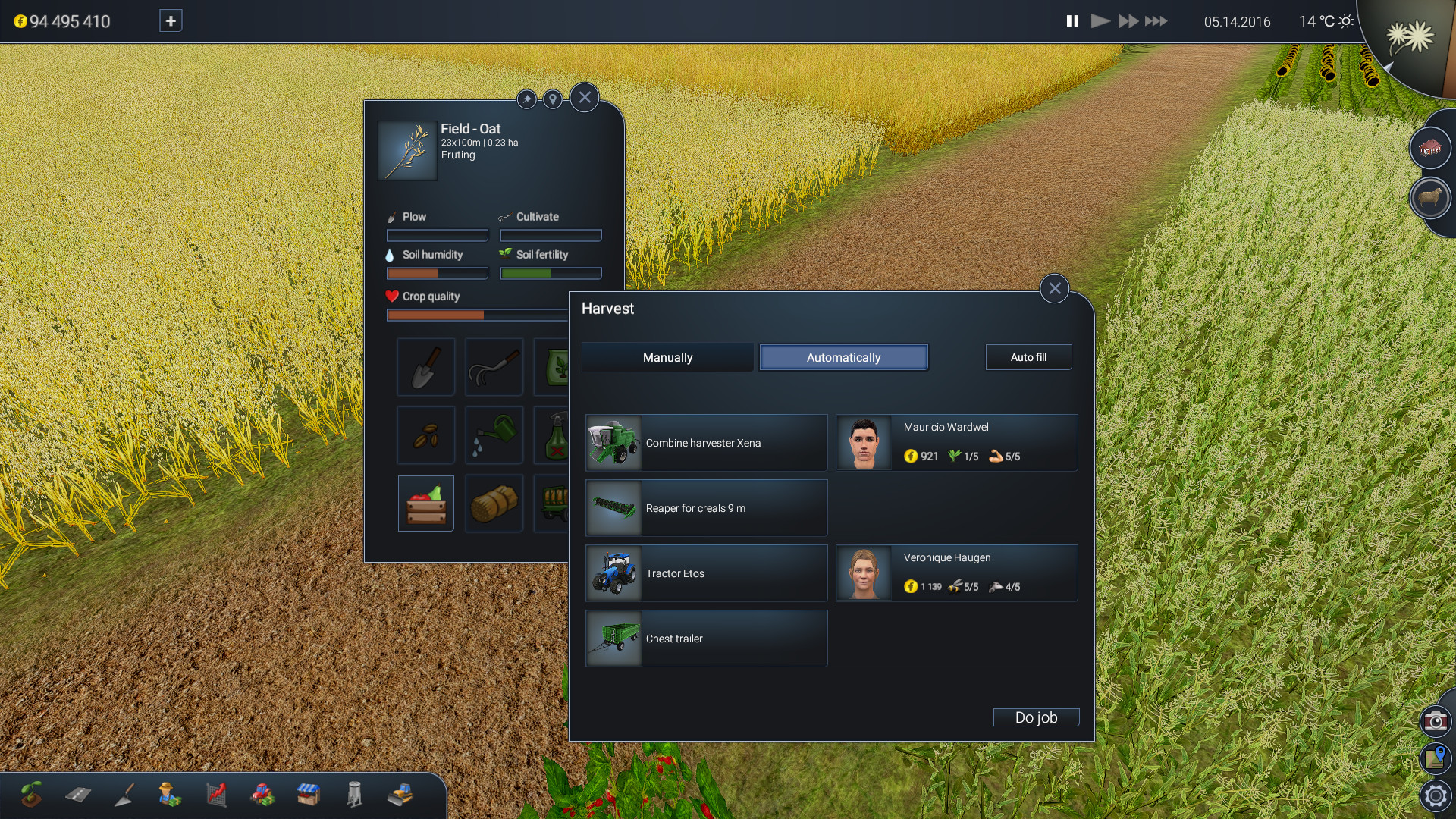Assign worker Mauricio Wardwell
This screenshot has height=819, width=1456.
coord(957,442)
